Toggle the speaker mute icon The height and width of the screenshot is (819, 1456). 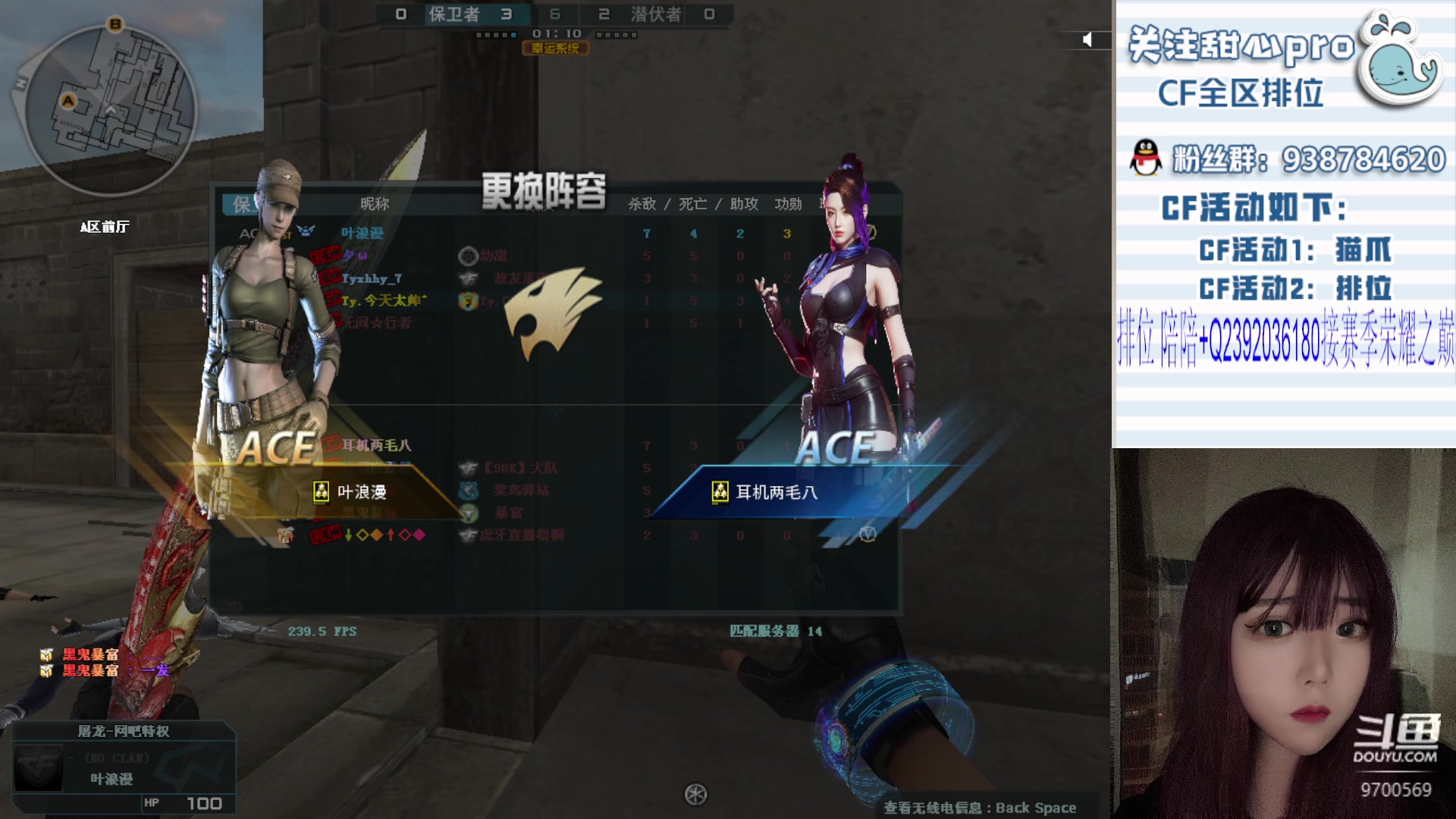(1087, 39)
